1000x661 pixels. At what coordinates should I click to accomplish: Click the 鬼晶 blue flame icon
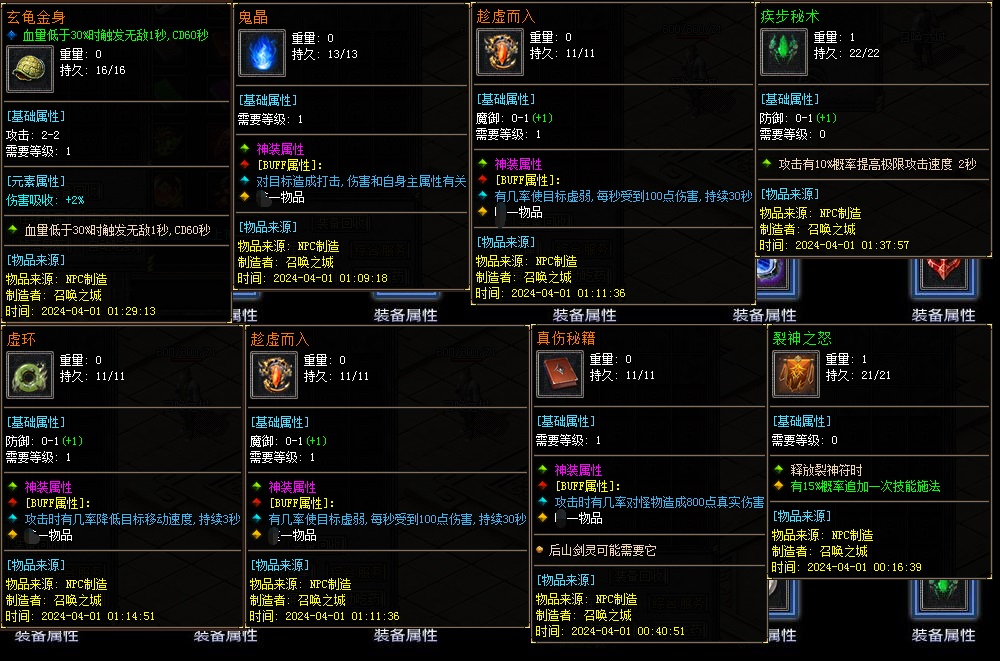click(264, 52)
